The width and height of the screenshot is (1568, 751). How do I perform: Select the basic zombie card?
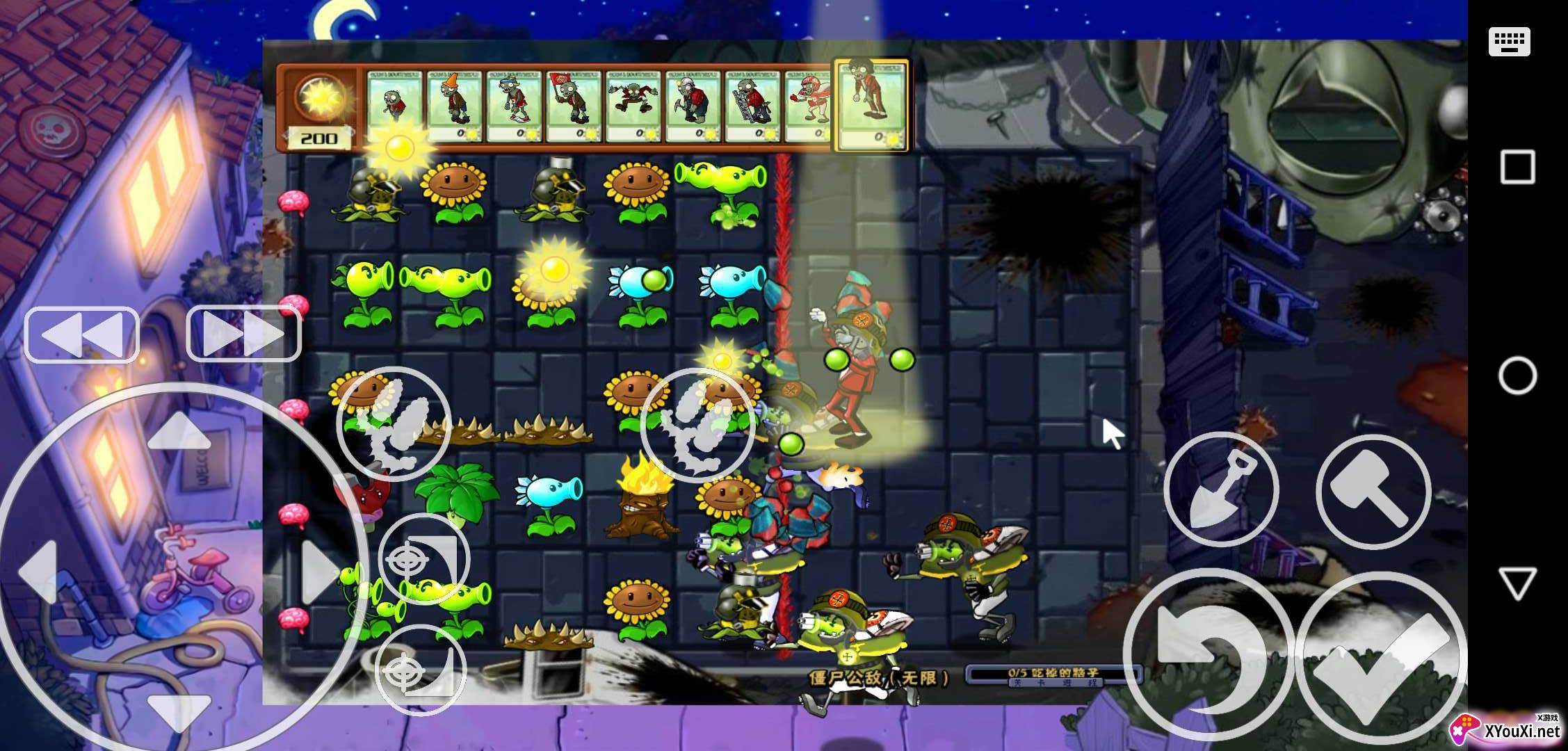tap(394, 106)
